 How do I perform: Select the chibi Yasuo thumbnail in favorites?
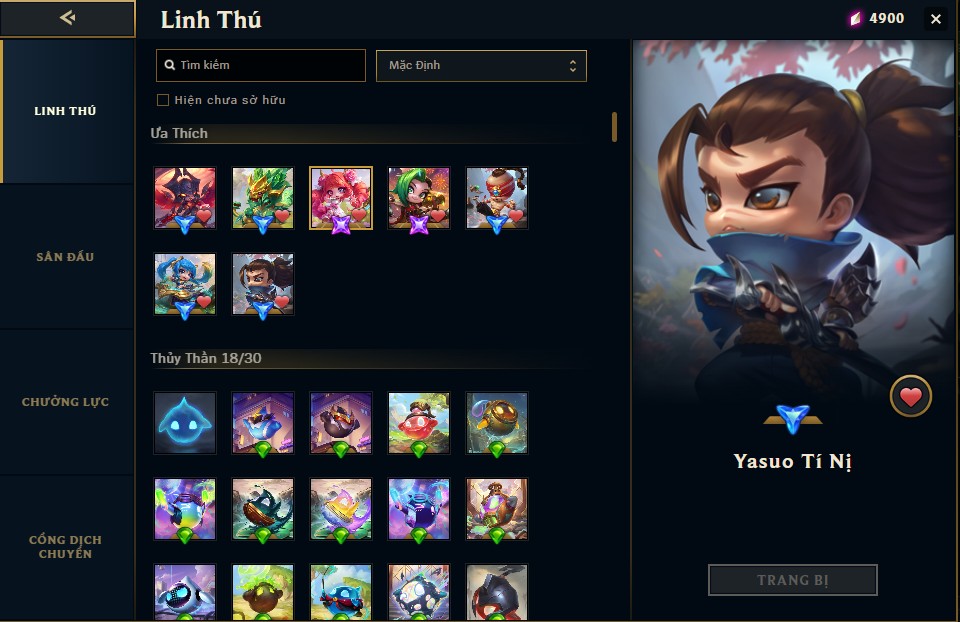(263, 284)
